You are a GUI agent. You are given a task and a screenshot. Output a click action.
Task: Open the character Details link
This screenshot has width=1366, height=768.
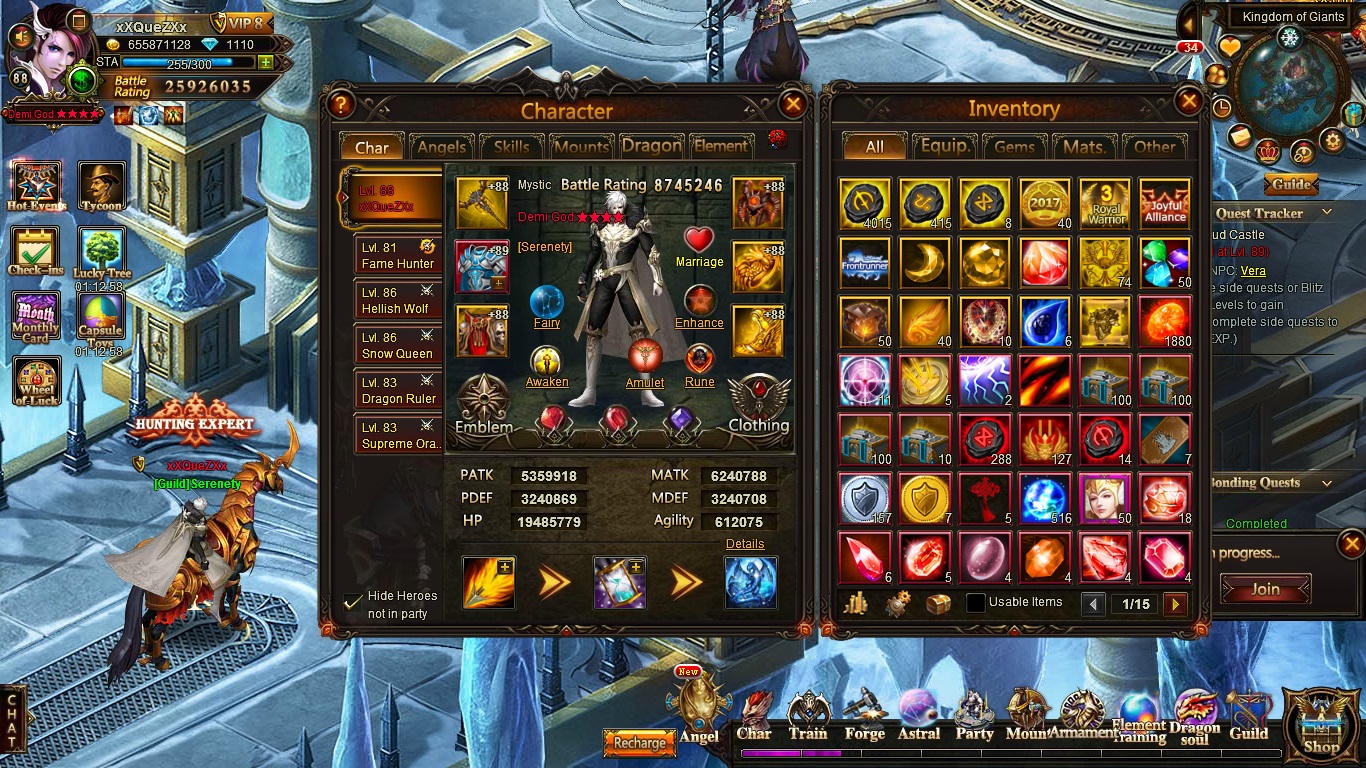tap(745, 544)
